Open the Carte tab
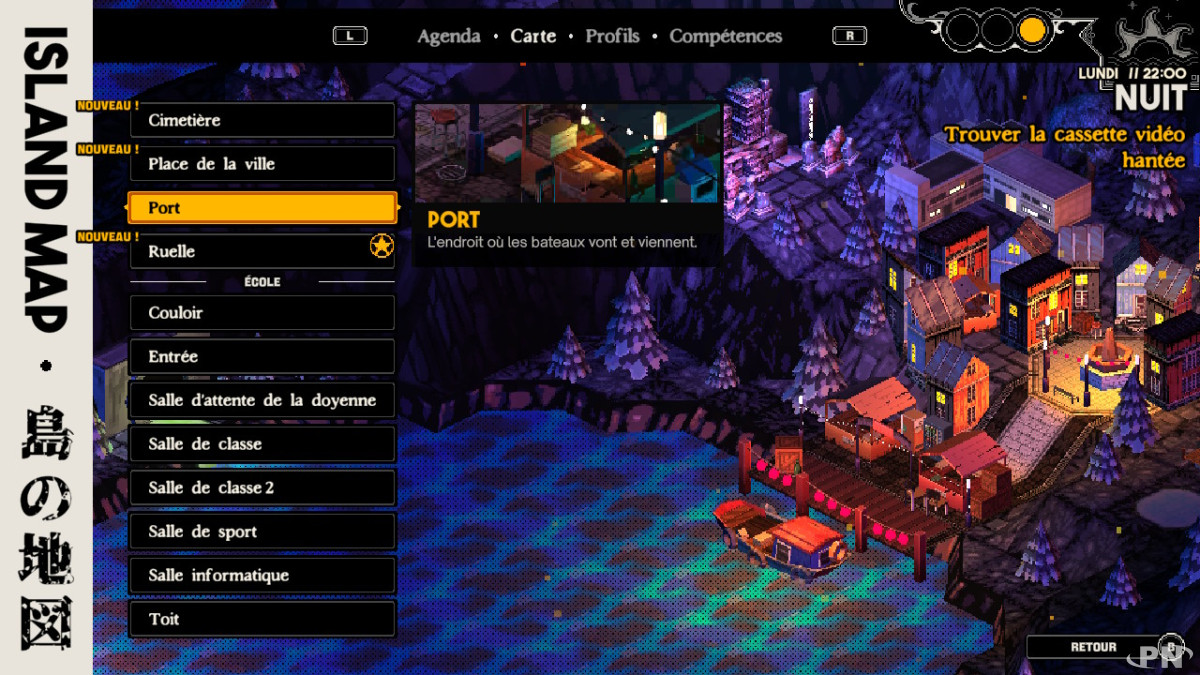This screenshot has height=675, width=1200. pos(533,36)
